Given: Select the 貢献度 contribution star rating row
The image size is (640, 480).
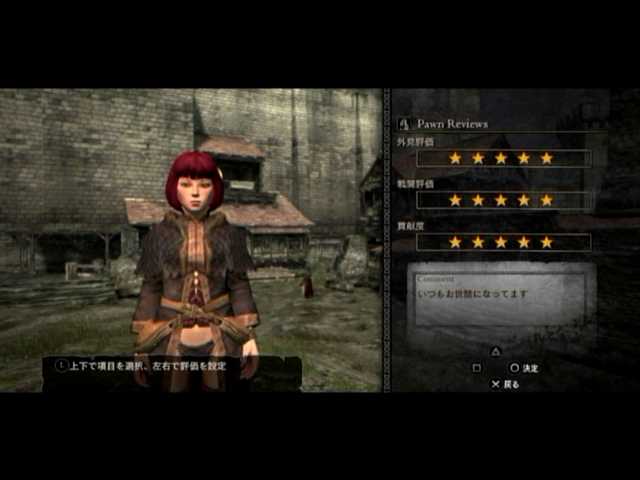Looking at the screenshot, I should (x=503, y=242).
